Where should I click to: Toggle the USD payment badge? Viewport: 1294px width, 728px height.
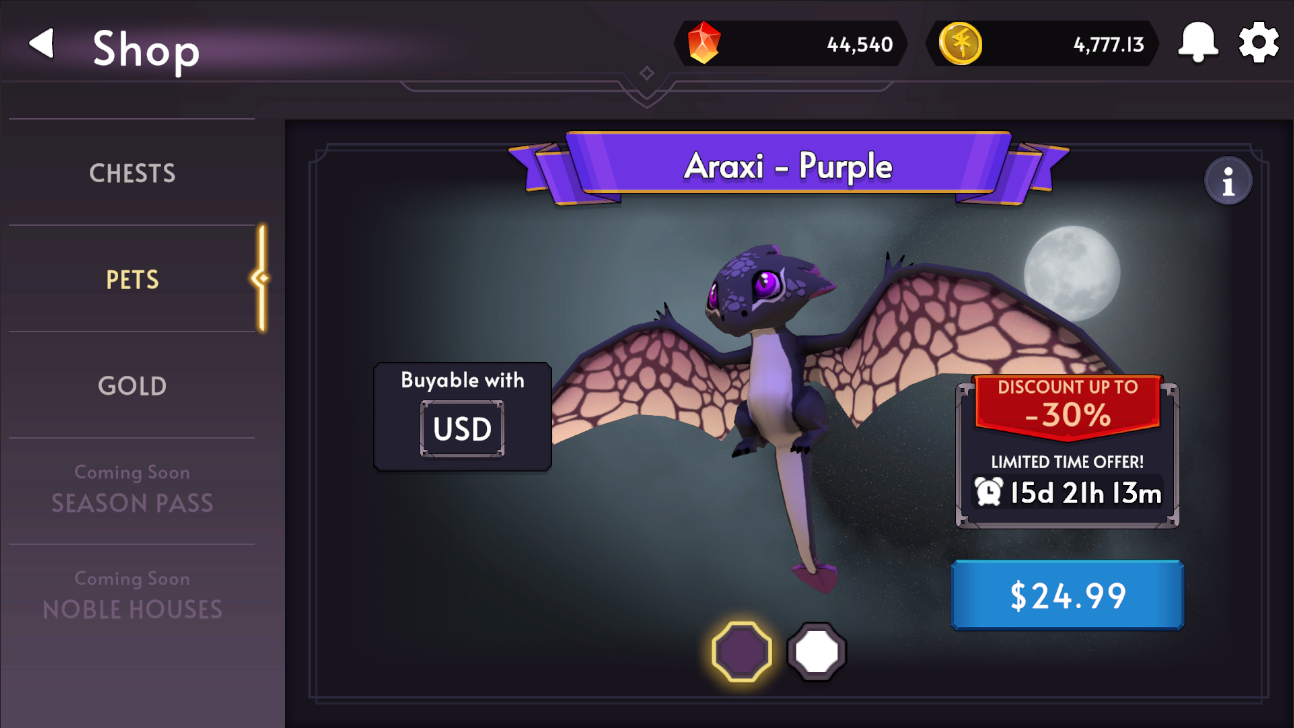(462, 428)
